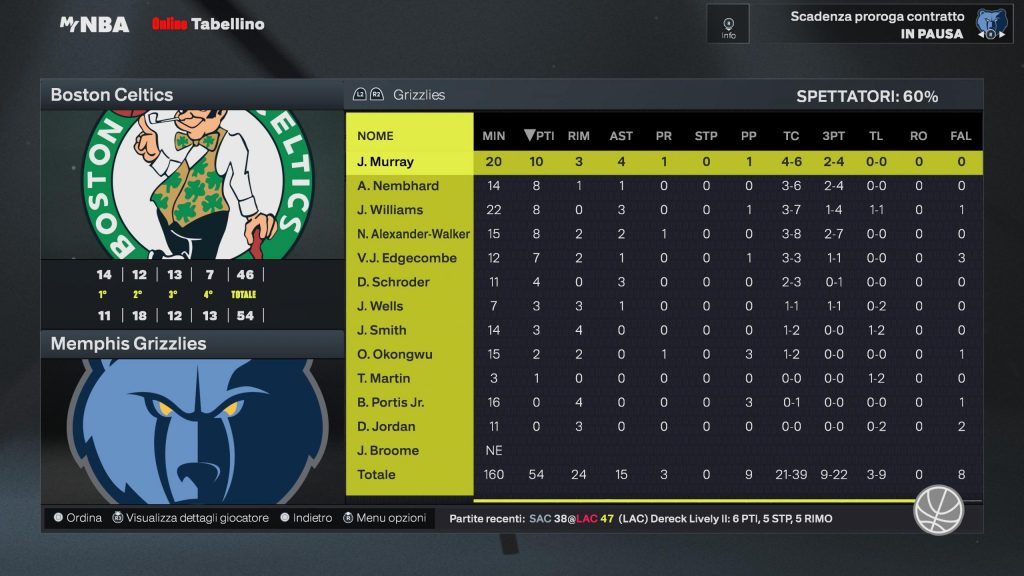Viewport: 1024px width, 576px height.
Task: Open the Menu opzioni
Action: coord(384,518)
